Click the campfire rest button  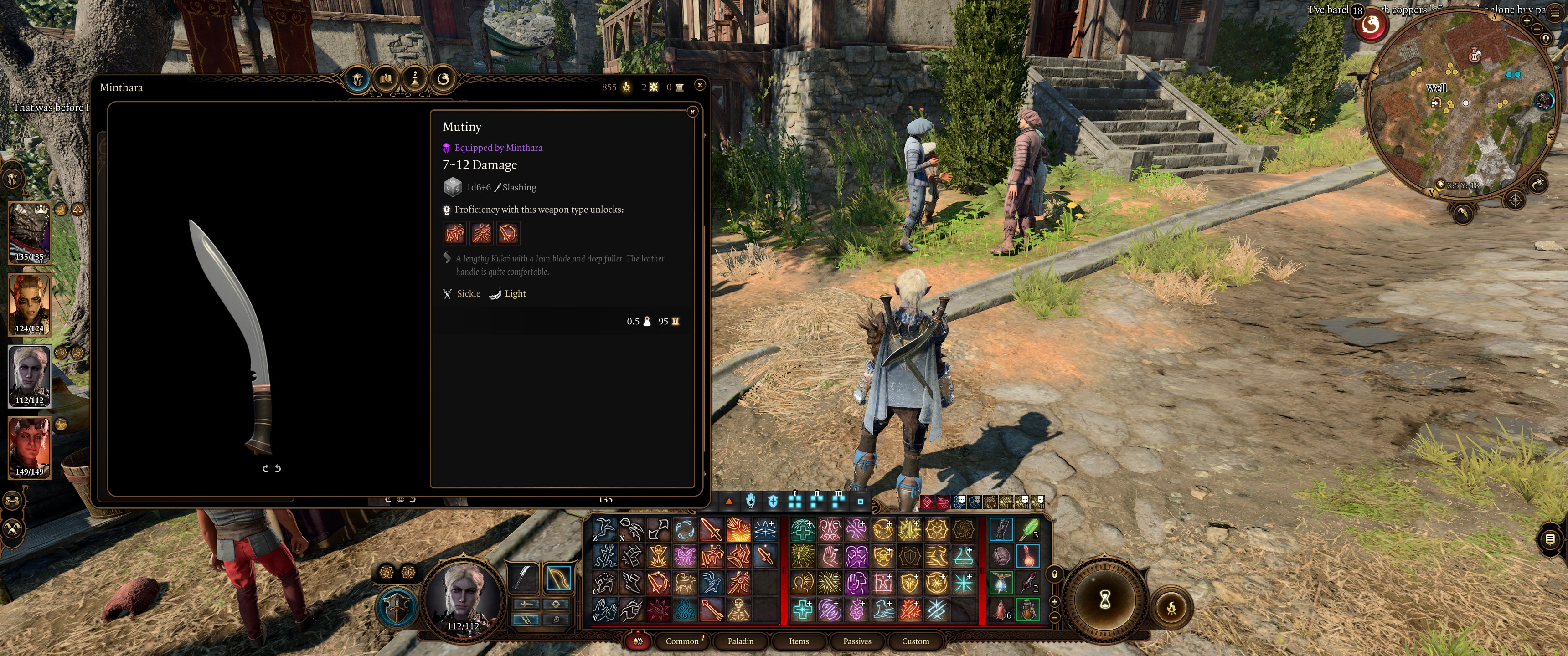pyautogui.click(x=1171, y=607)
